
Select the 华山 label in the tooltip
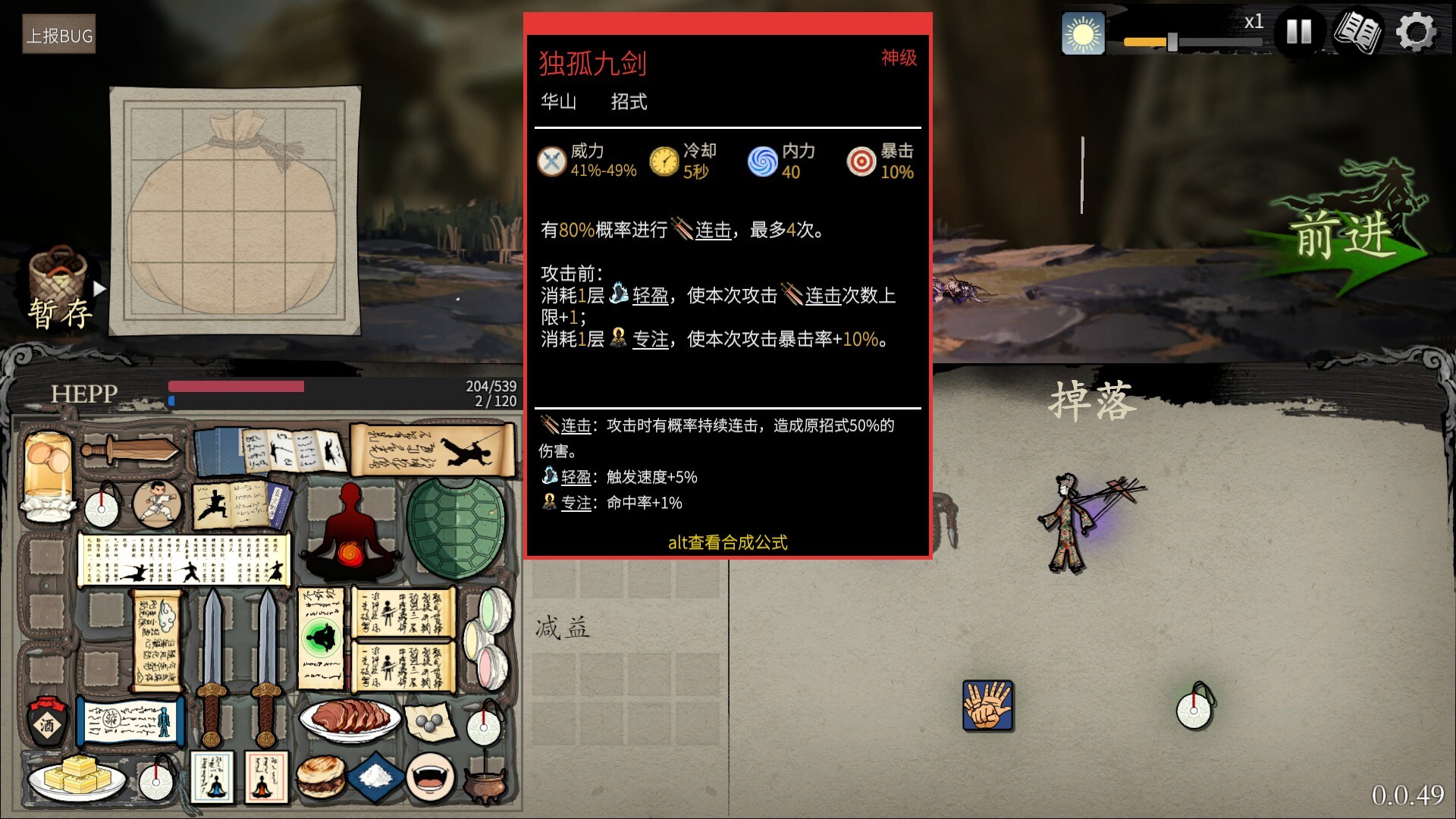pyautogui.click(x=559, y=102)
